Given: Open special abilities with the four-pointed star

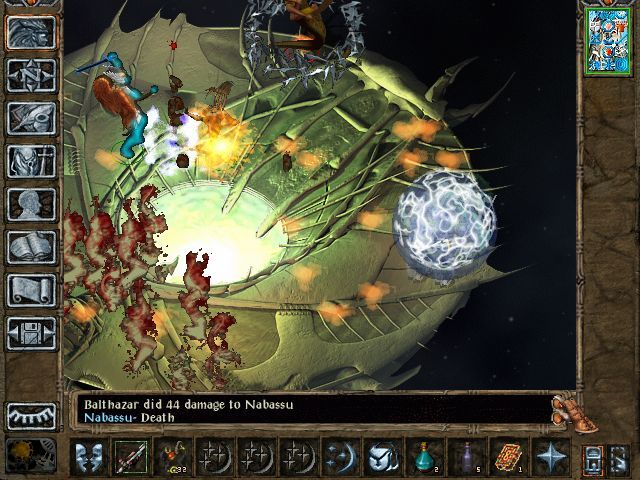Looking at the screenshot, I should pos(550,457).
